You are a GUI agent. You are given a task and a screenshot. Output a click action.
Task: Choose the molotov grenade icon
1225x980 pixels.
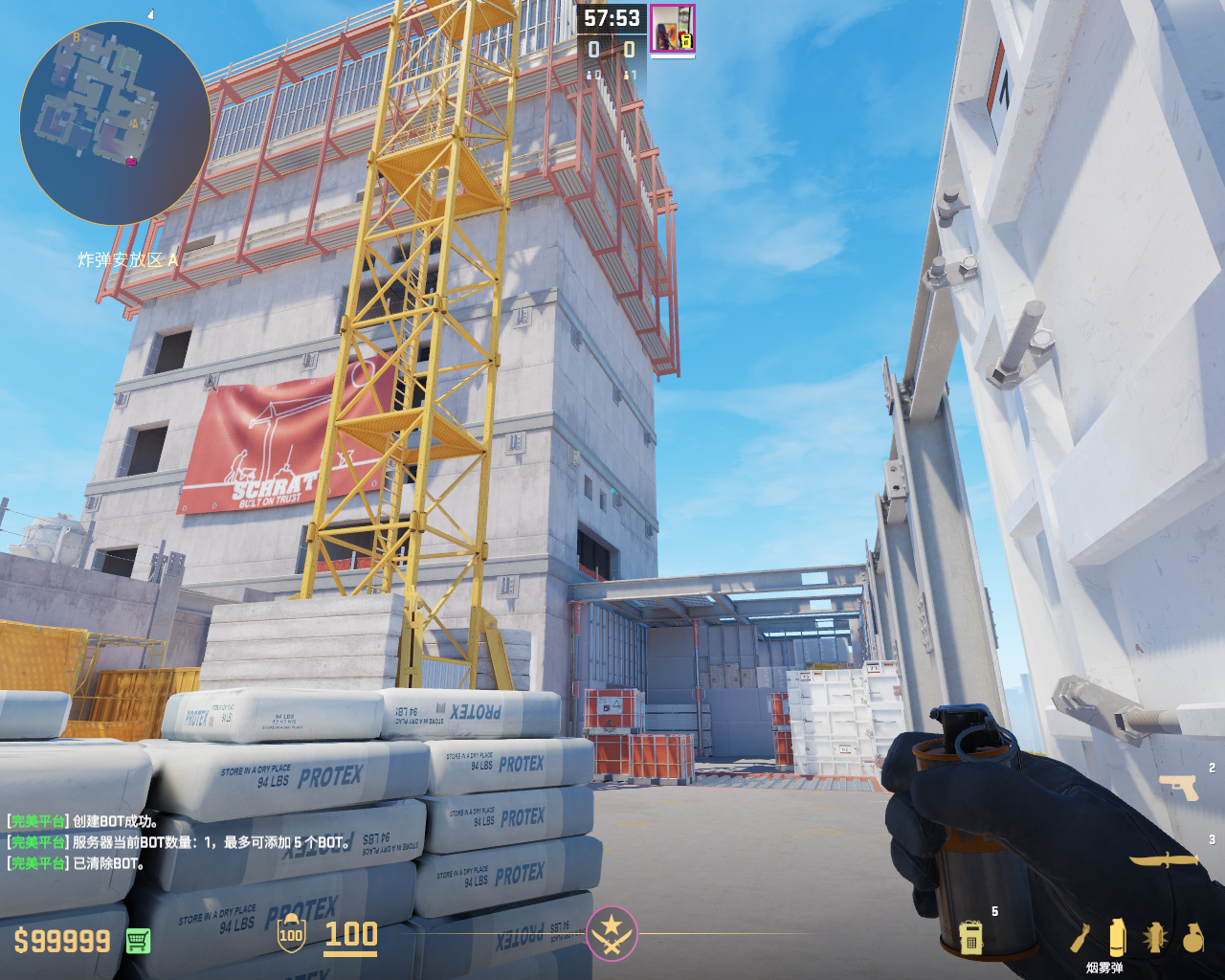(1080, 938)
